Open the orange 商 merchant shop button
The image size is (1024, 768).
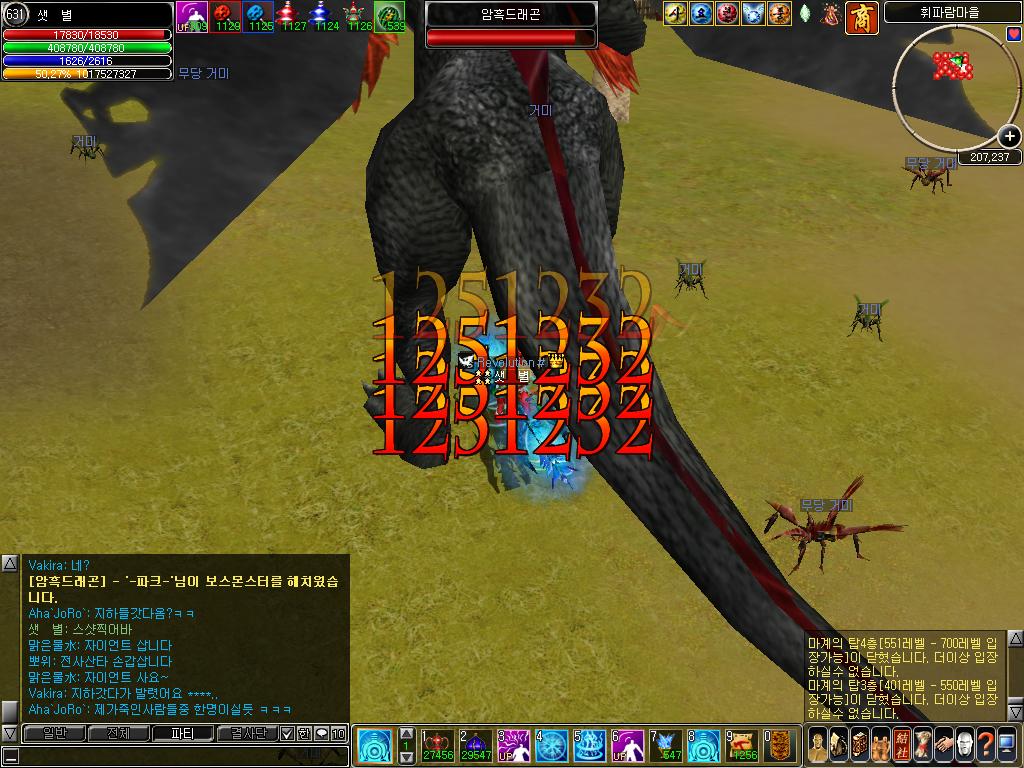[862, 16]
